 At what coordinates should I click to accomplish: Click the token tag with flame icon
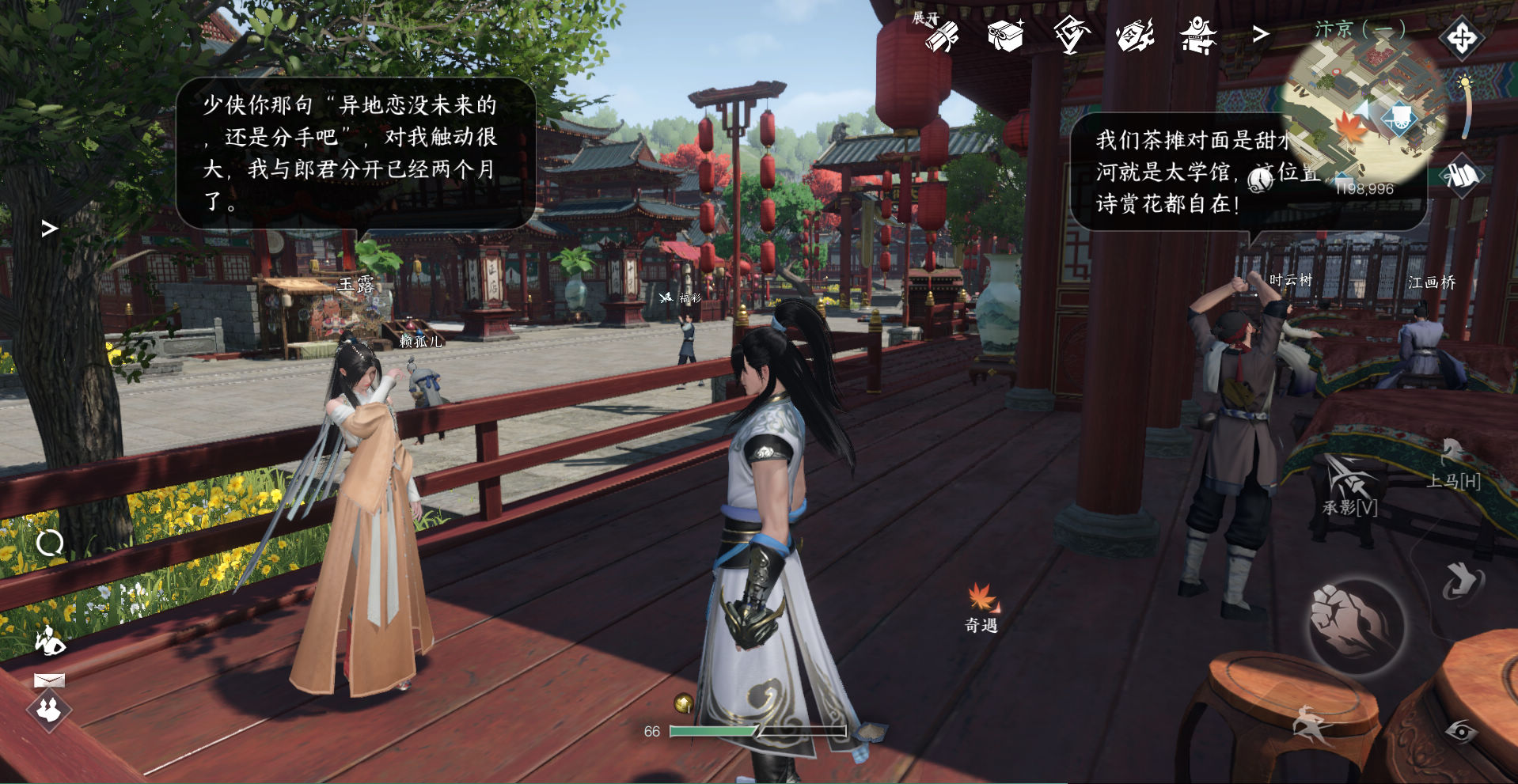[x=1071, y=36]
